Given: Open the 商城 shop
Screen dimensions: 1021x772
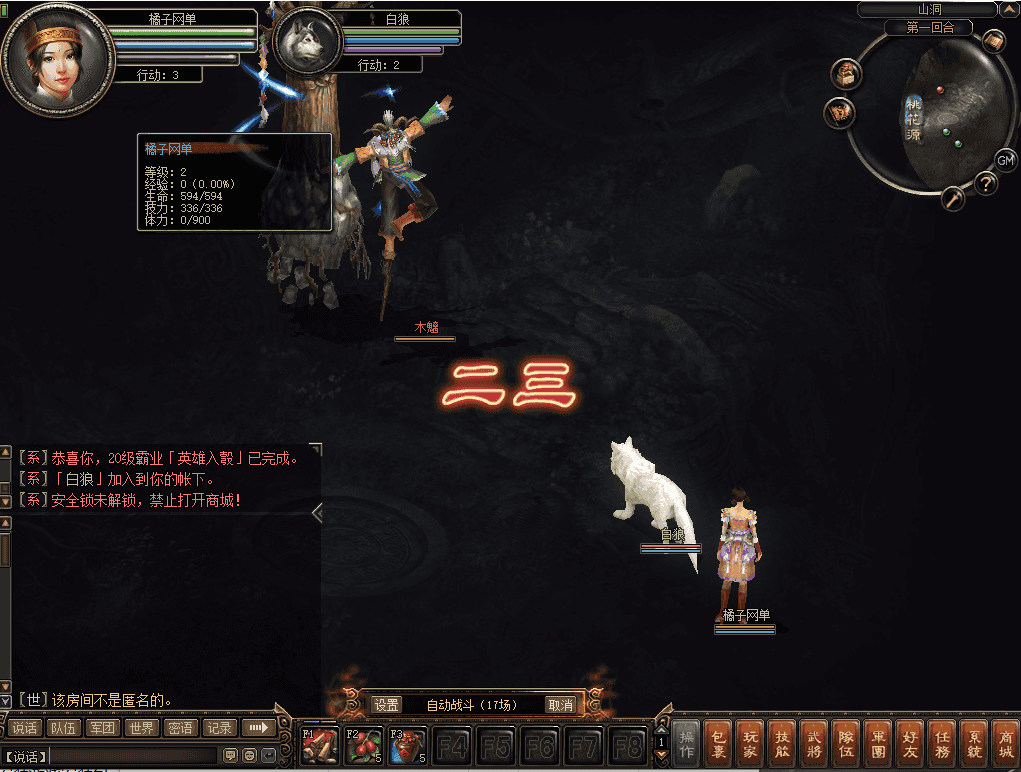Looking at the screenshot, I should pyautogui.click(x=1005, y=744).
